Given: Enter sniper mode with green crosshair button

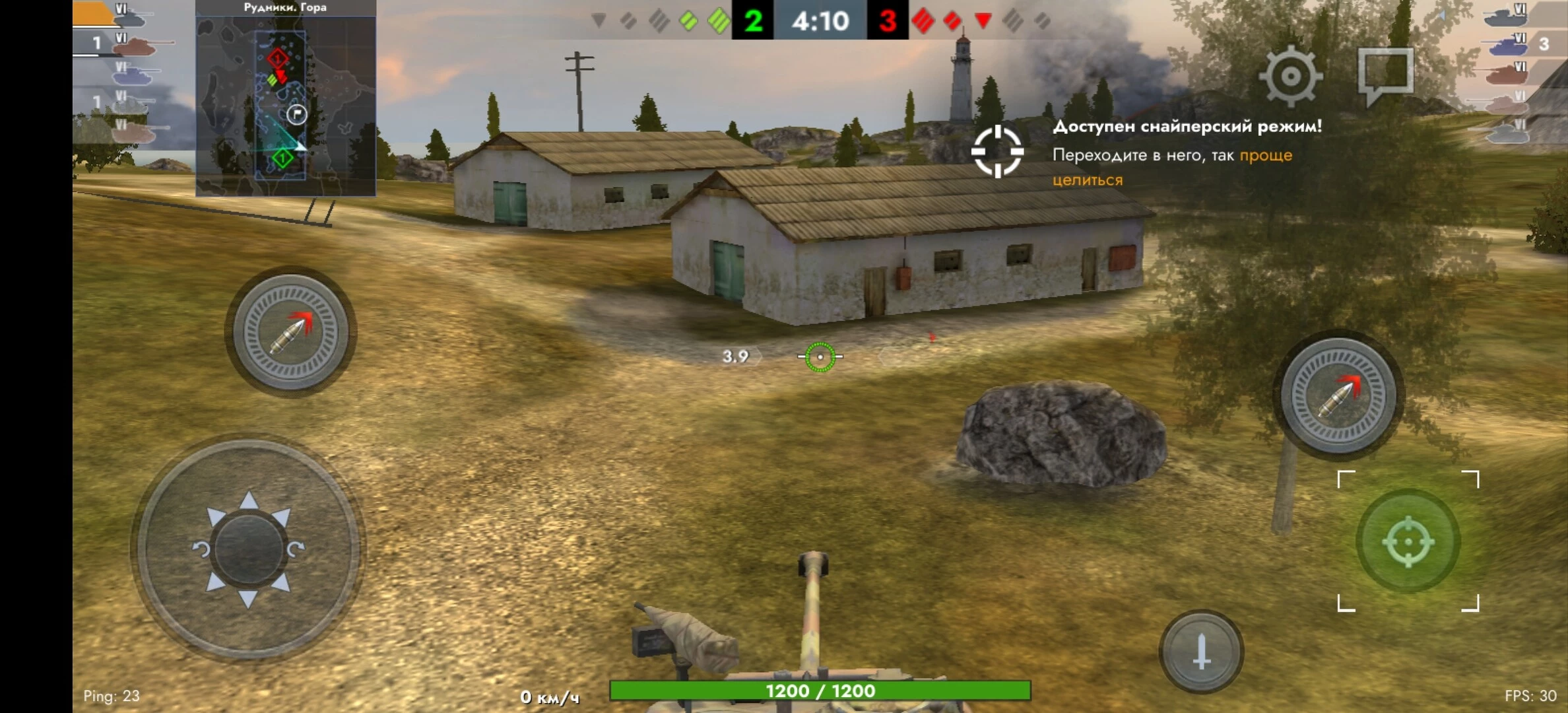Looking at the screenshot, I should click(x=1408, y=541).
